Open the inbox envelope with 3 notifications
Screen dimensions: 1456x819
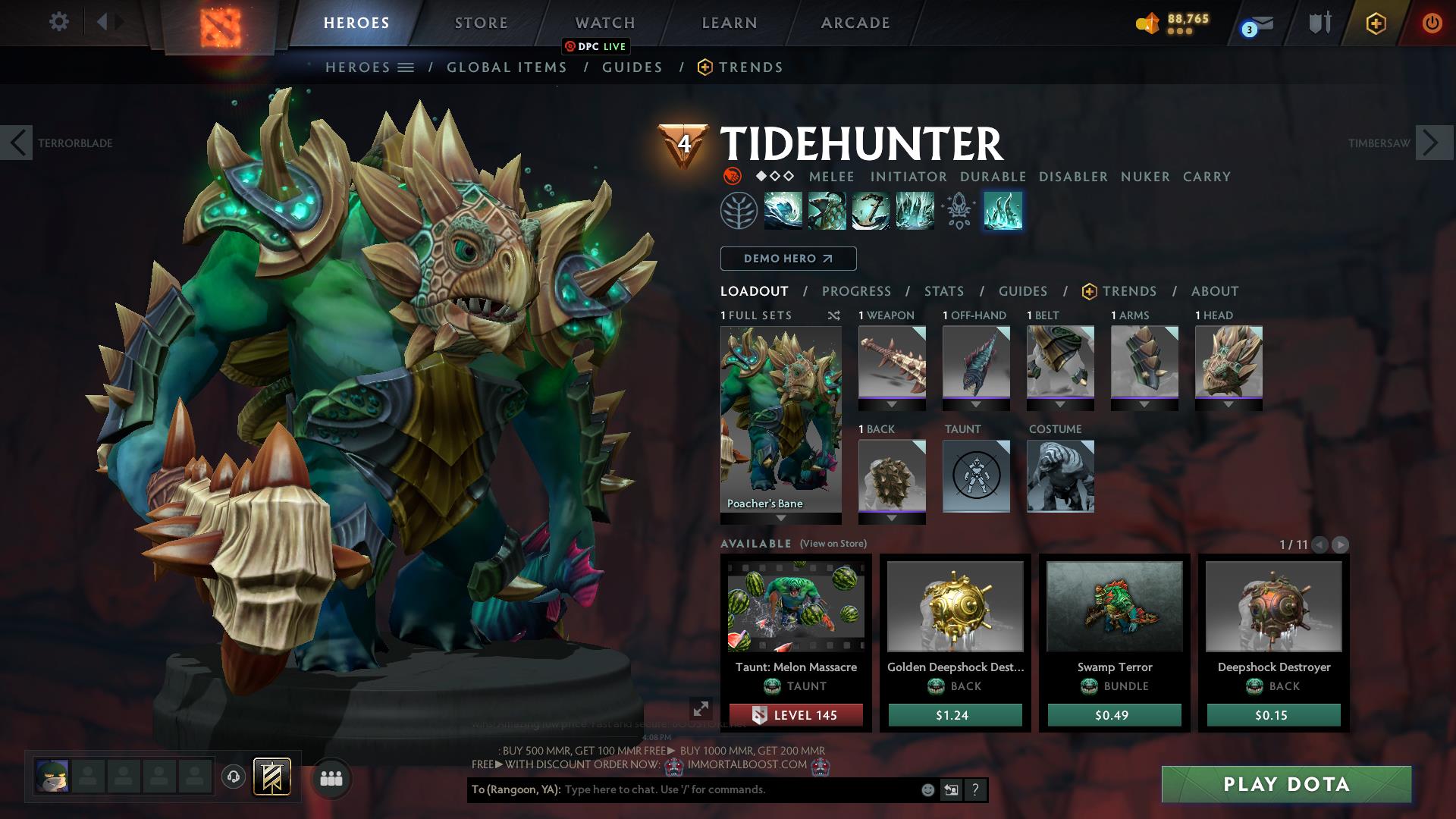tap(1261, 23)
